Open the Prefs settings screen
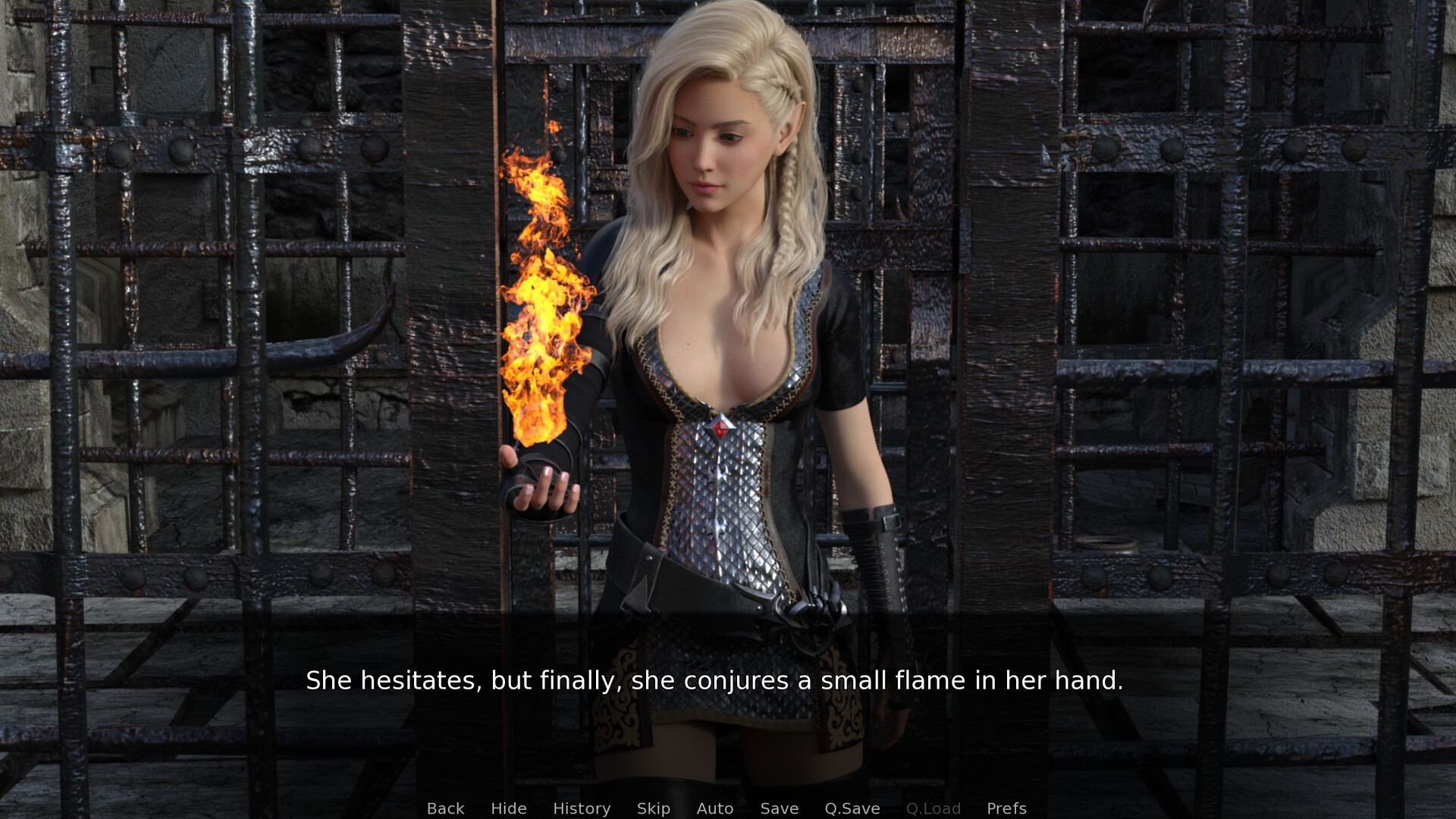The height and width of the screenshot is (819, 1456). click(1006, 808)
